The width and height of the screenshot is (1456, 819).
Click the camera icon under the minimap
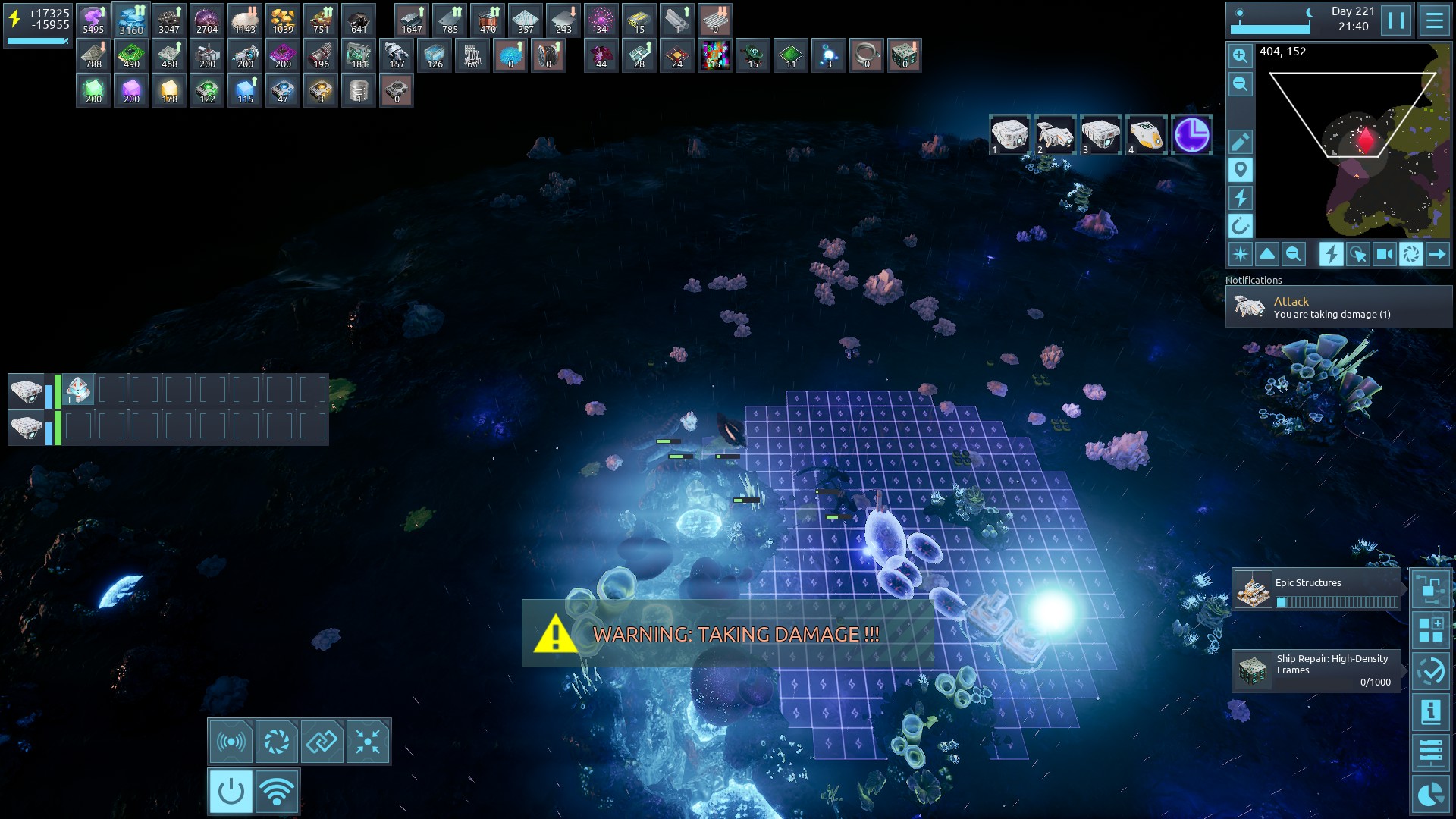(x=1384, y=254)
